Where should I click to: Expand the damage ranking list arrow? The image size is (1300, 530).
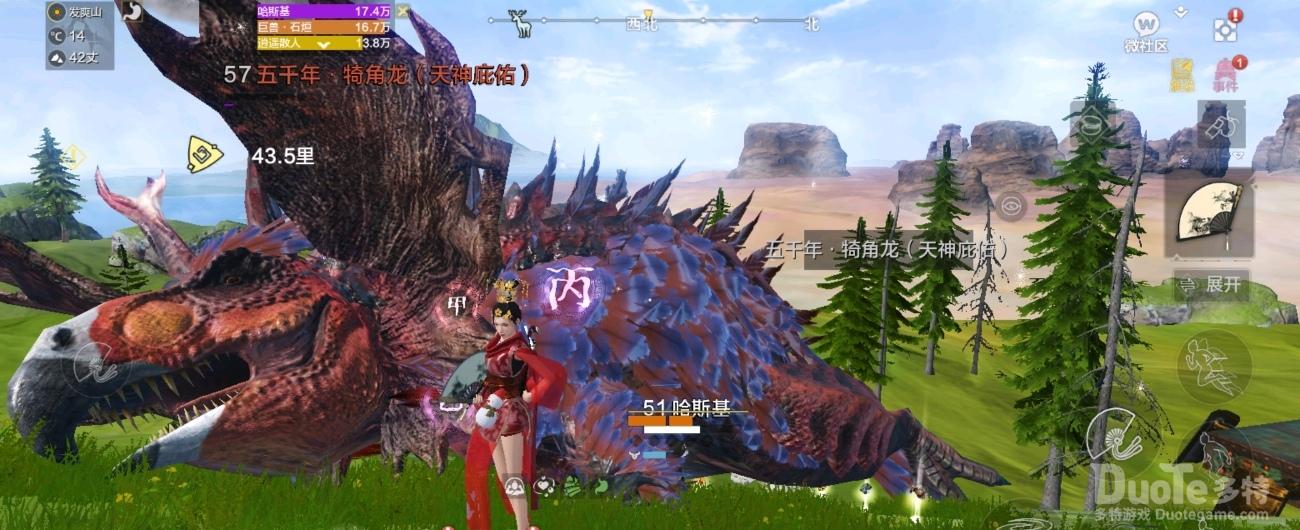point(324,44)
